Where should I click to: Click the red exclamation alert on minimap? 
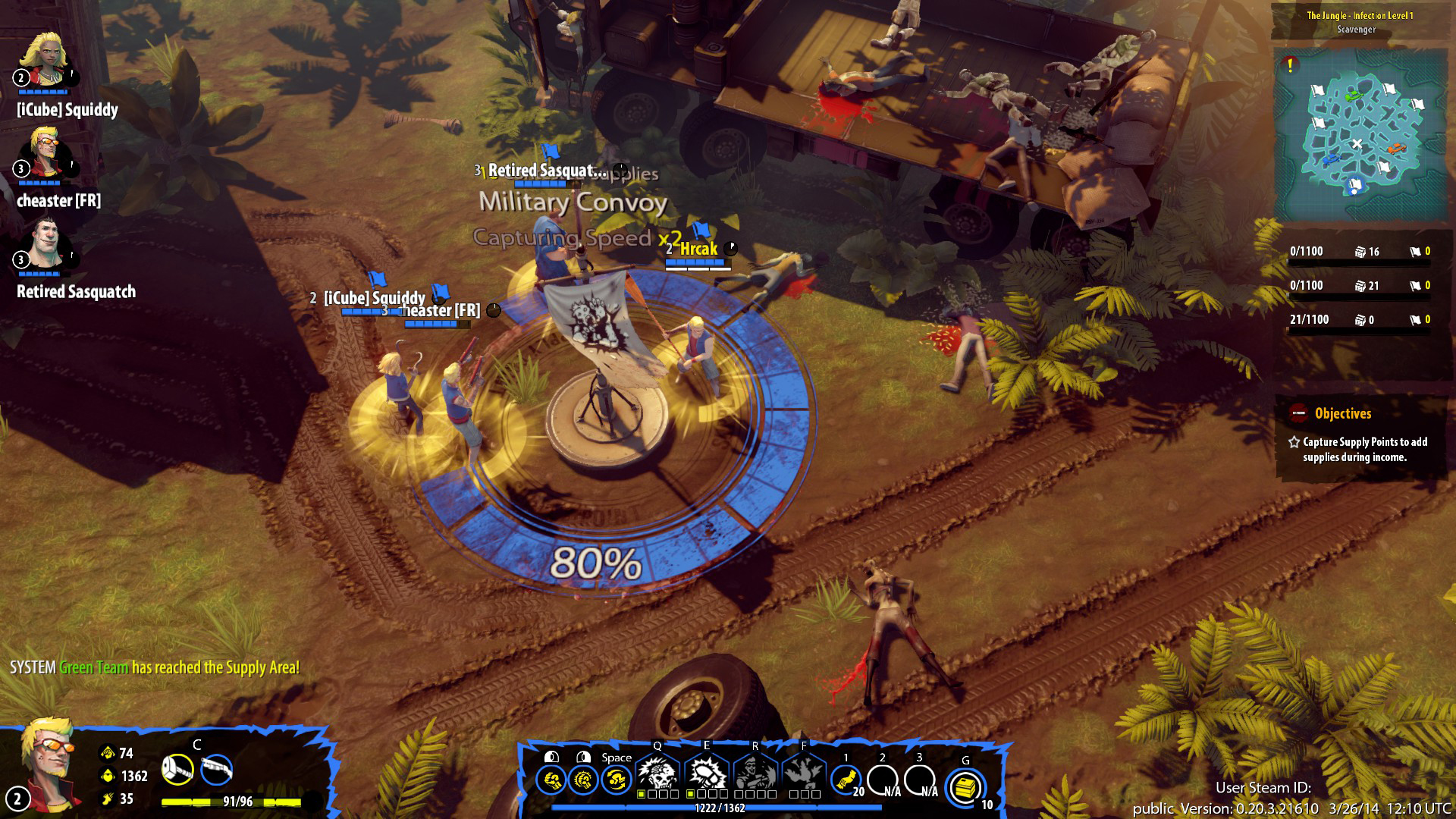coord(1290,65)
